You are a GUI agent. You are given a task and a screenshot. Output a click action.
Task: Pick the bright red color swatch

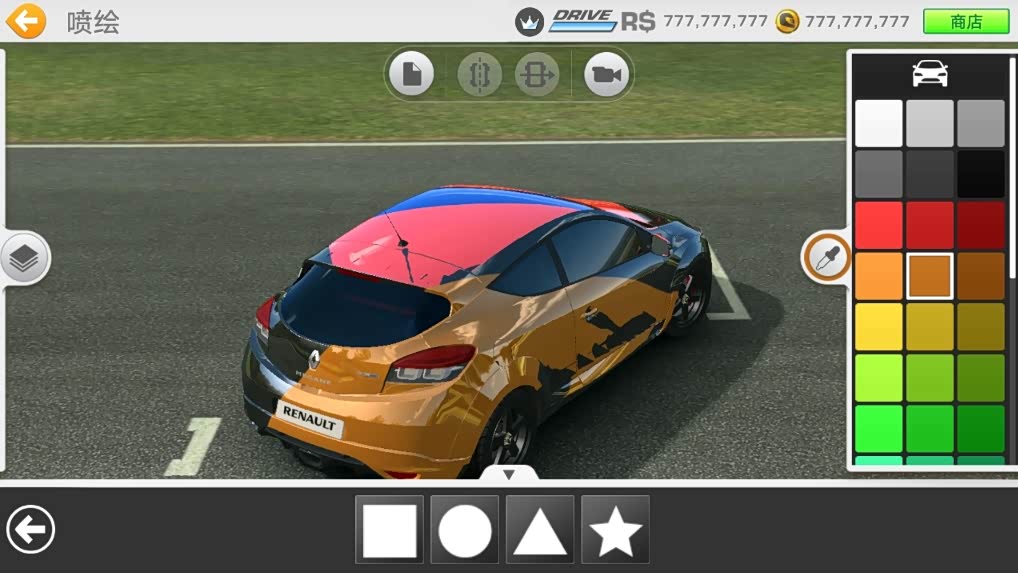coord(879,225)
